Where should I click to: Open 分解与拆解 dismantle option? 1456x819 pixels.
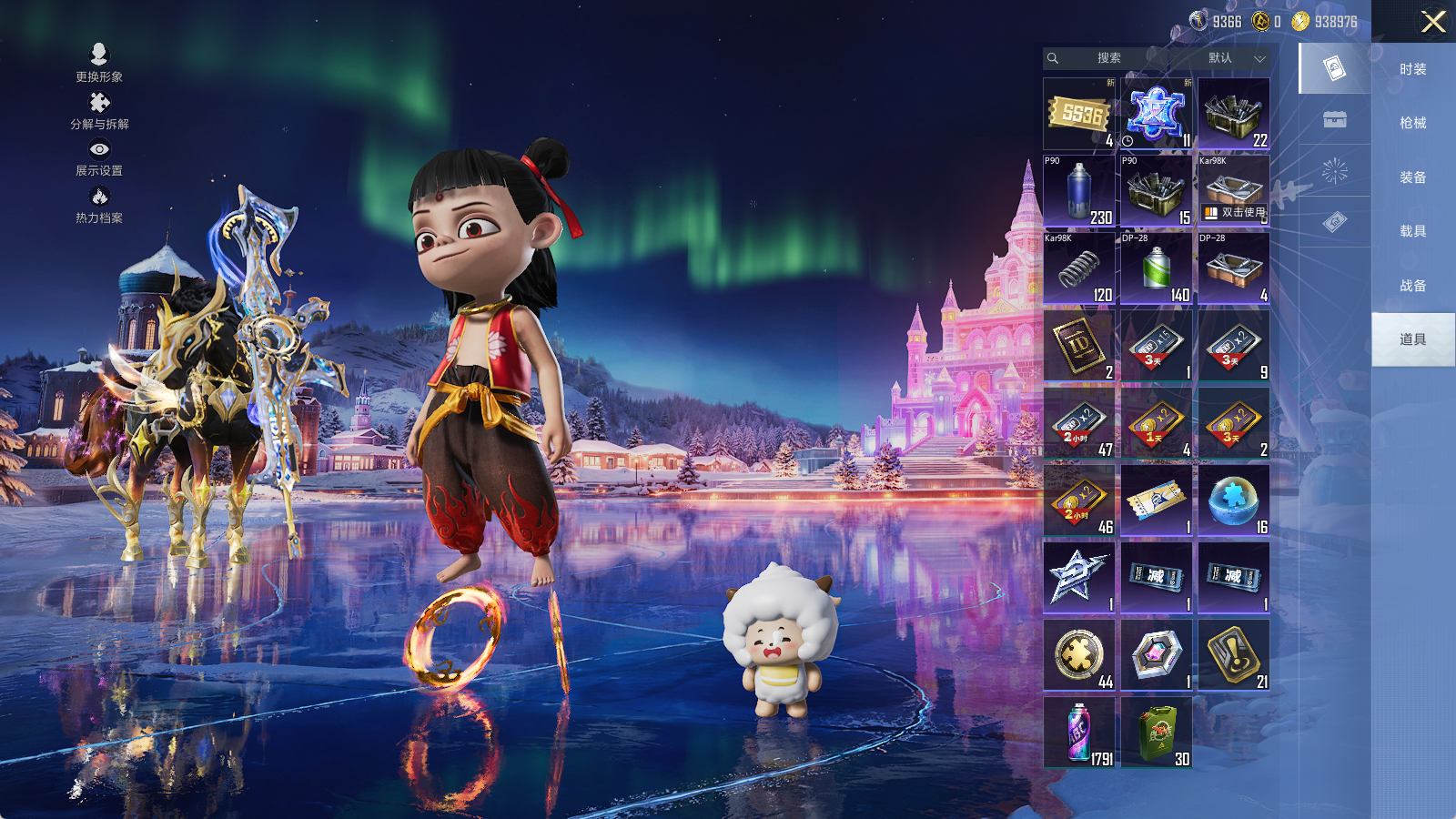99,111
